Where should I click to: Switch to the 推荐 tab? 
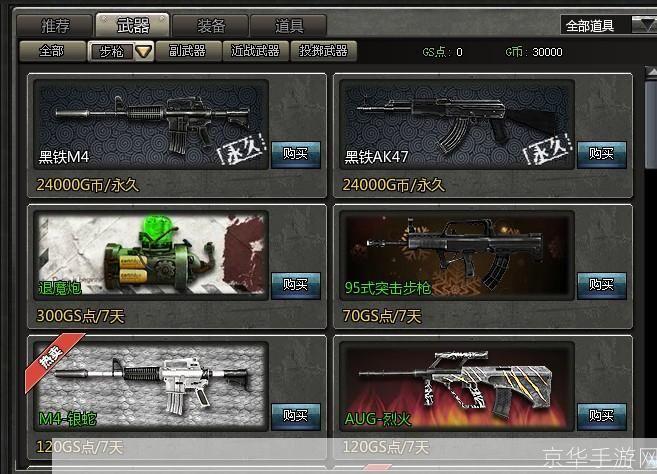coord(56,26)
